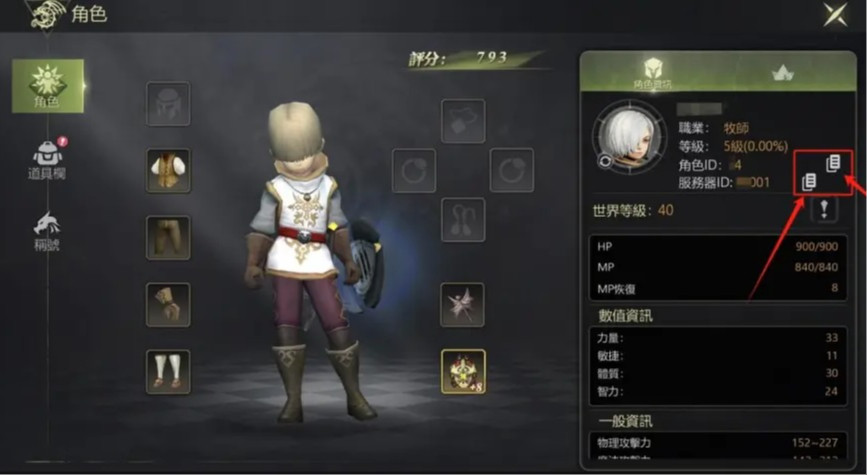Open the crown icon tab
Viewport: 867px width, 475px height.
[x=782, y=72]
